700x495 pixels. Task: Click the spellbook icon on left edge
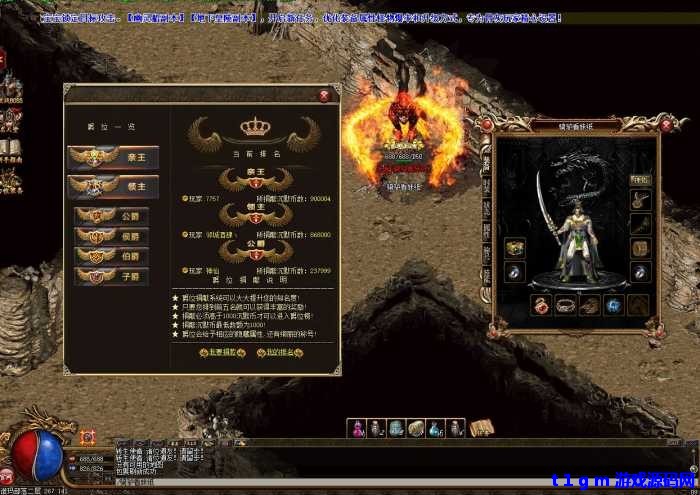[x=11, y=150]
